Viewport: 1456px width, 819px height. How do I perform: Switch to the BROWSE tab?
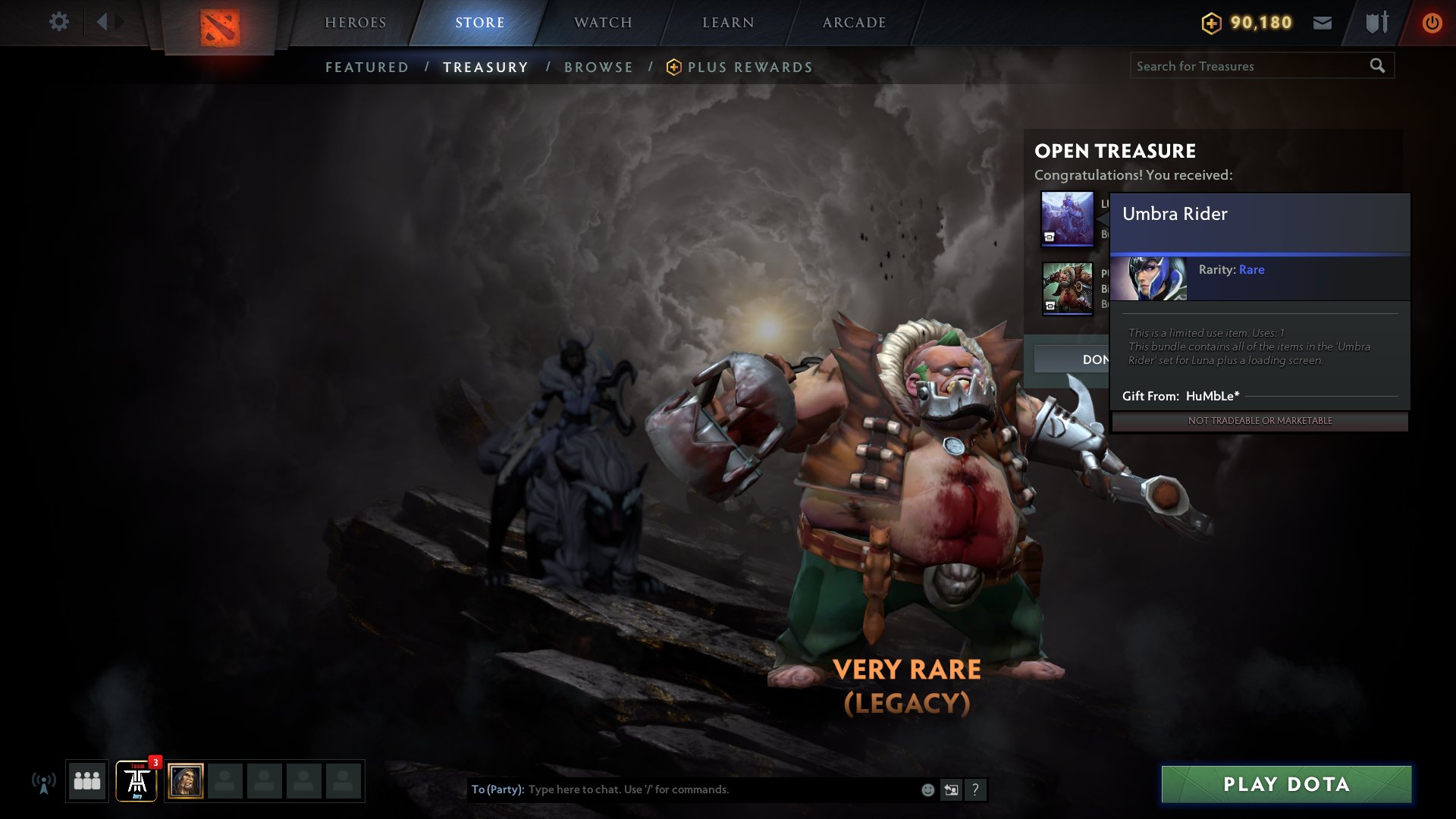(x=598, y=67)
